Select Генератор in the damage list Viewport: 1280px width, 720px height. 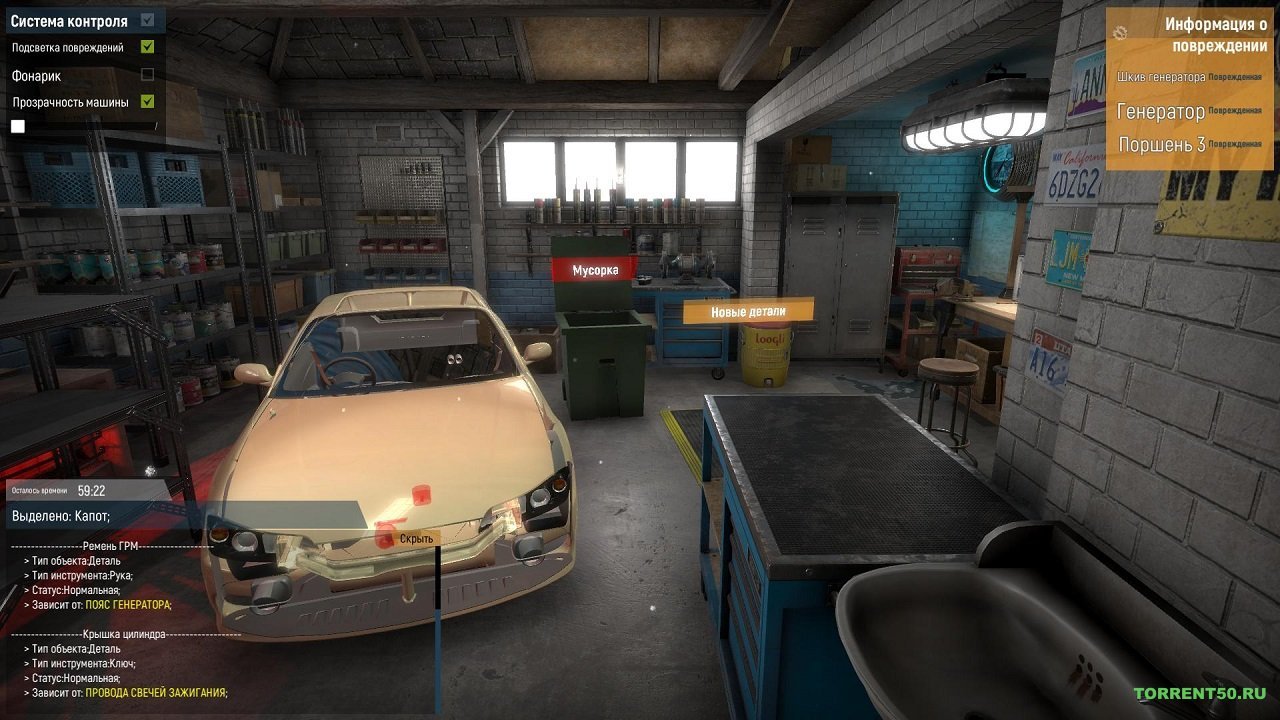click(x=1162, y=112)
